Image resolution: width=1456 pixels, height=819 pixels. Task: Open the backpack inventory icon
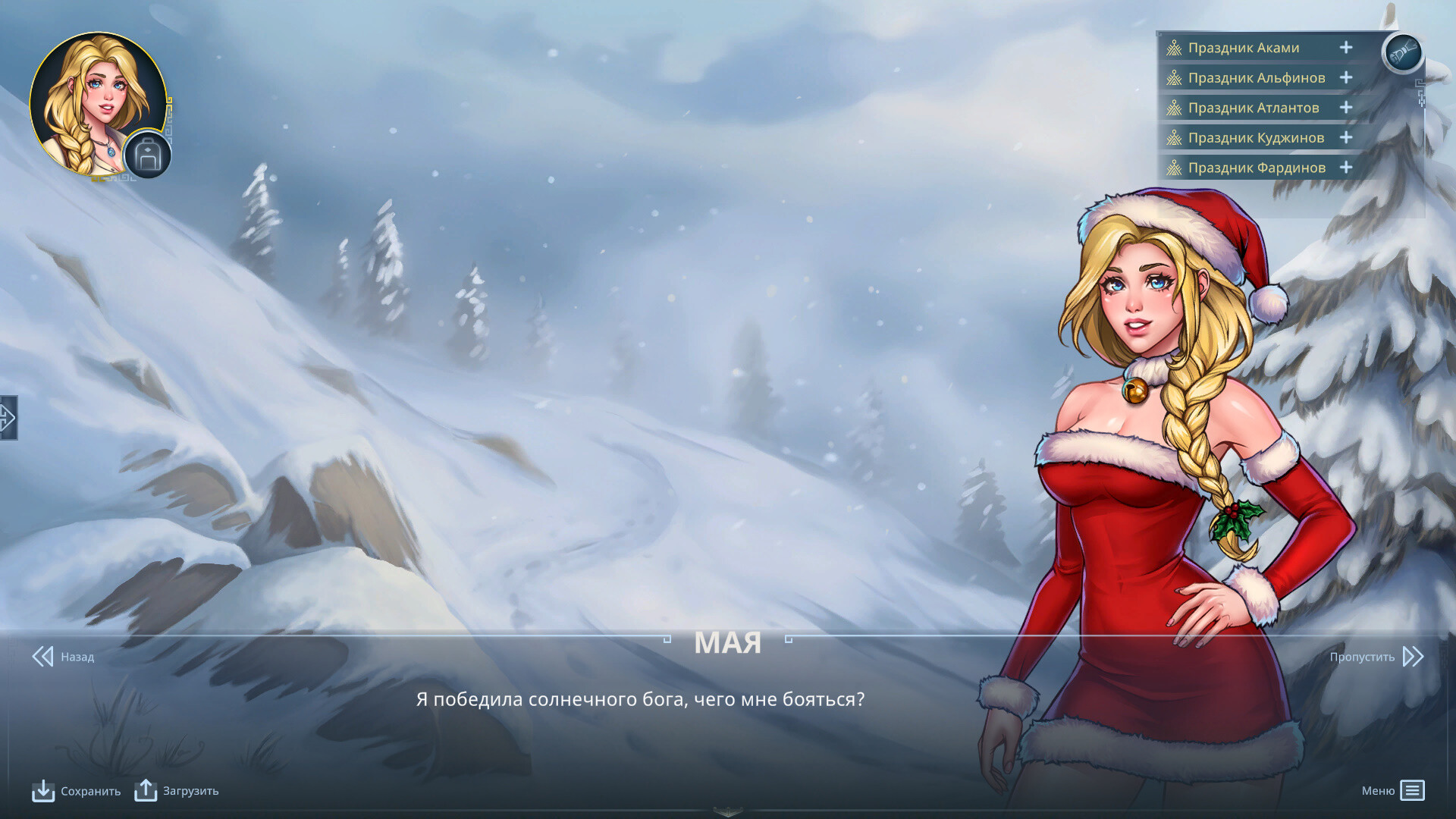point(148,155)
